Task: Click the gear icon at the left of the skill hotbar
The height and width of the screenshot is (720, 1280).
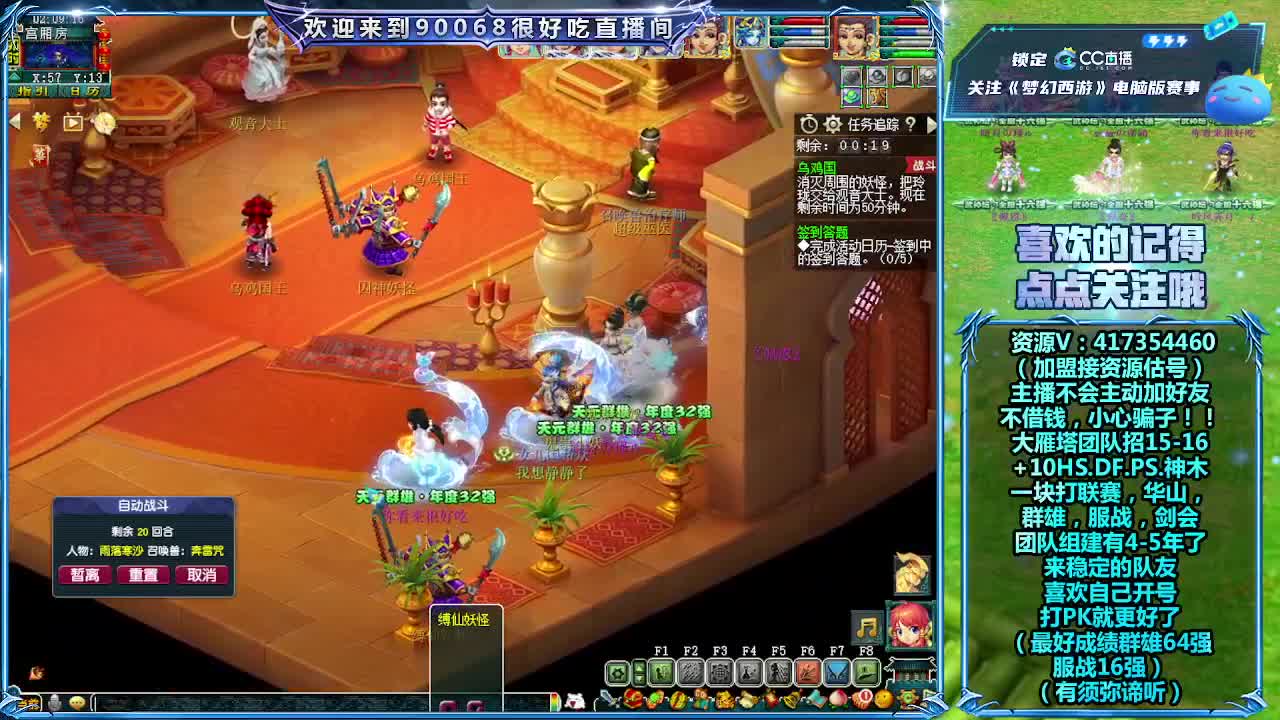Action: click(x=617, y=673)
